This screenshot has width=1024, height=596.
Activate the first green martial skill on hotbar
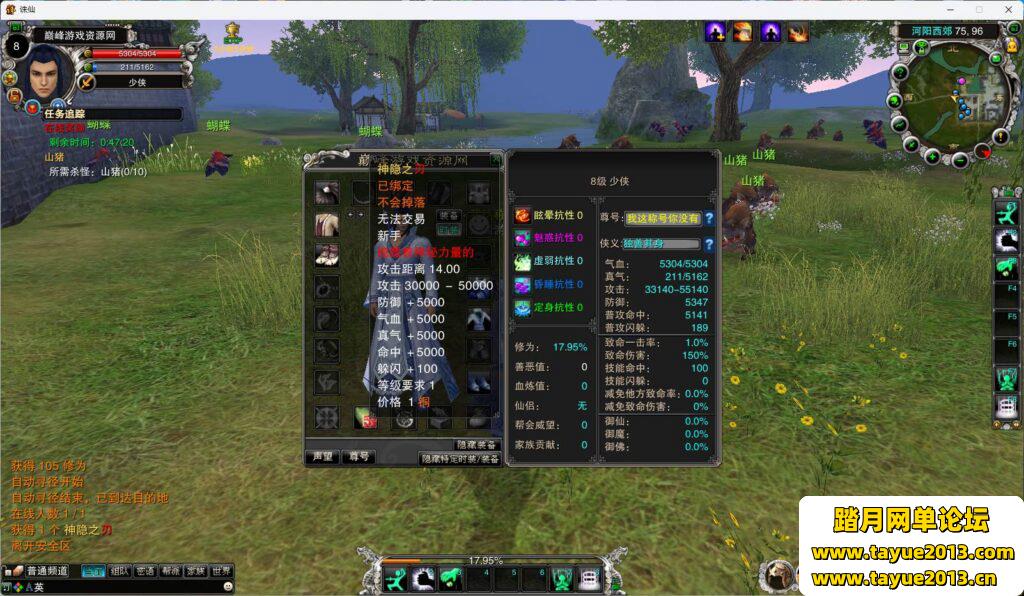(397, 578)
